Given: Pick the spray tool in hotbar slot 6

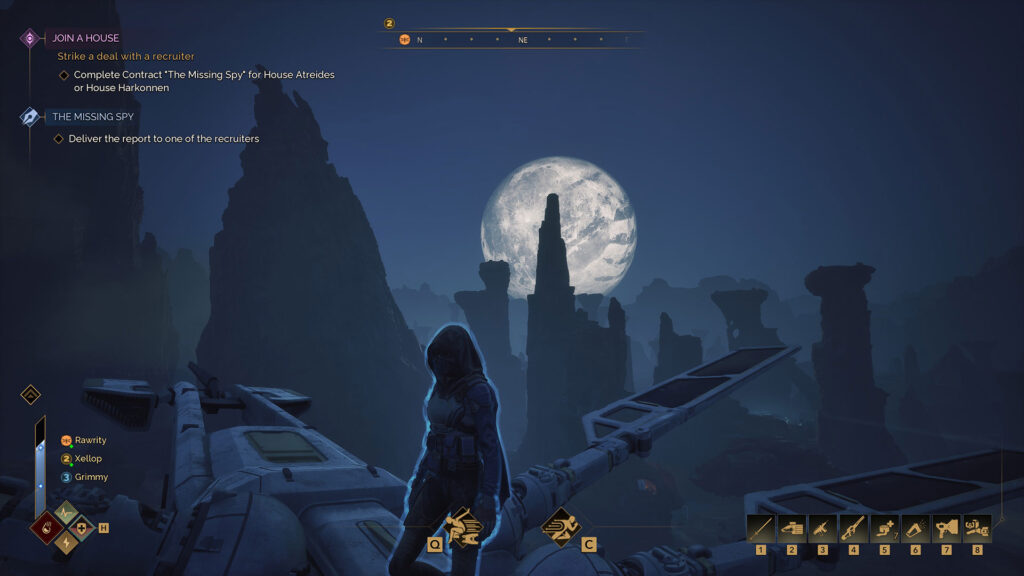Looking at the screenshot, I should (x=916, y=527).
